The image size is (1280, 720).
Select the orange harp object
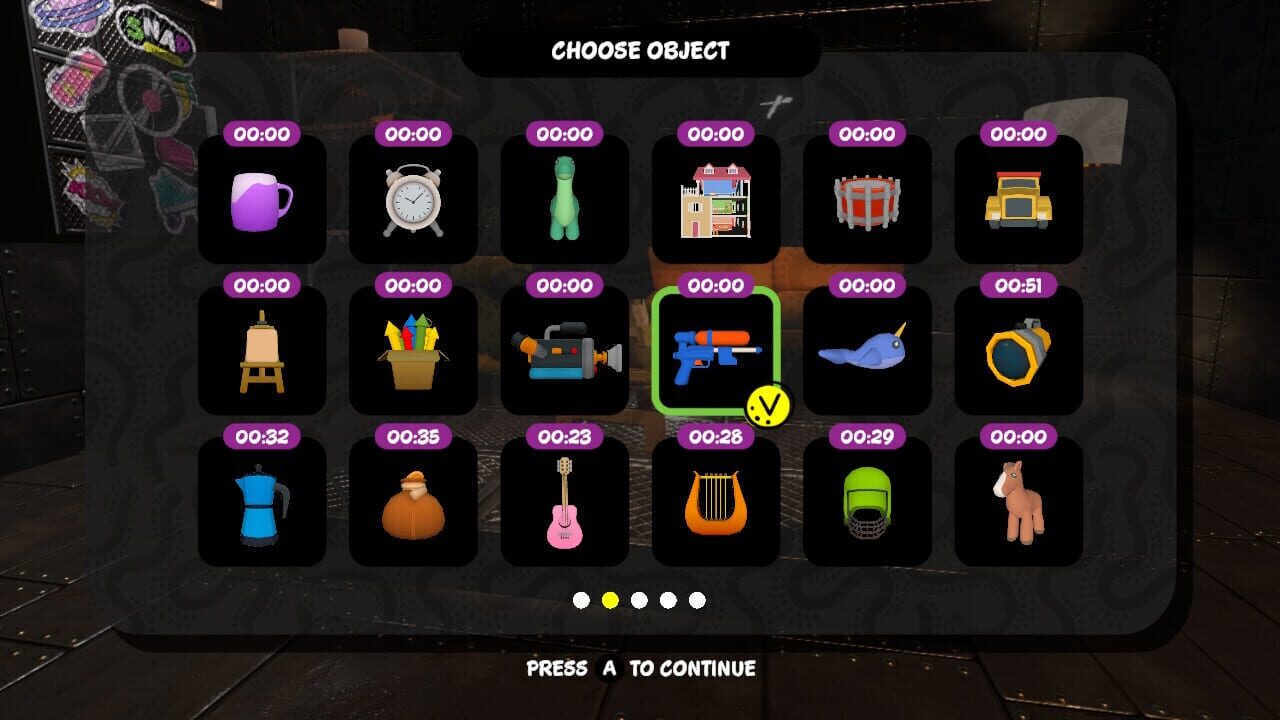(x=716, y=503)
